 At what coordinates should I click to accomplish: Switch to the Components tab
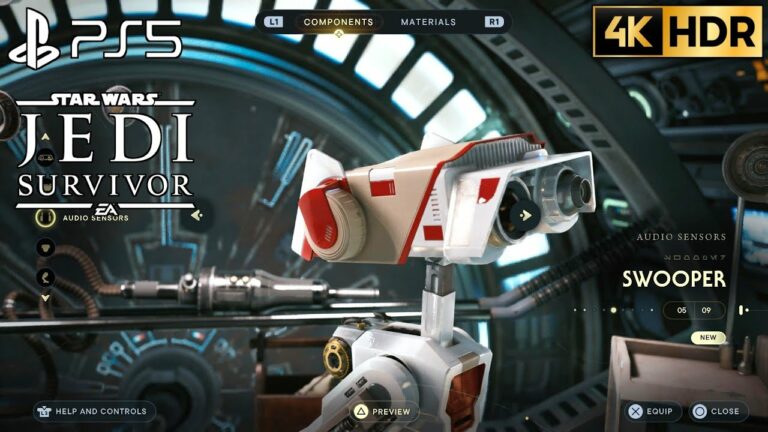pos(338,22)
